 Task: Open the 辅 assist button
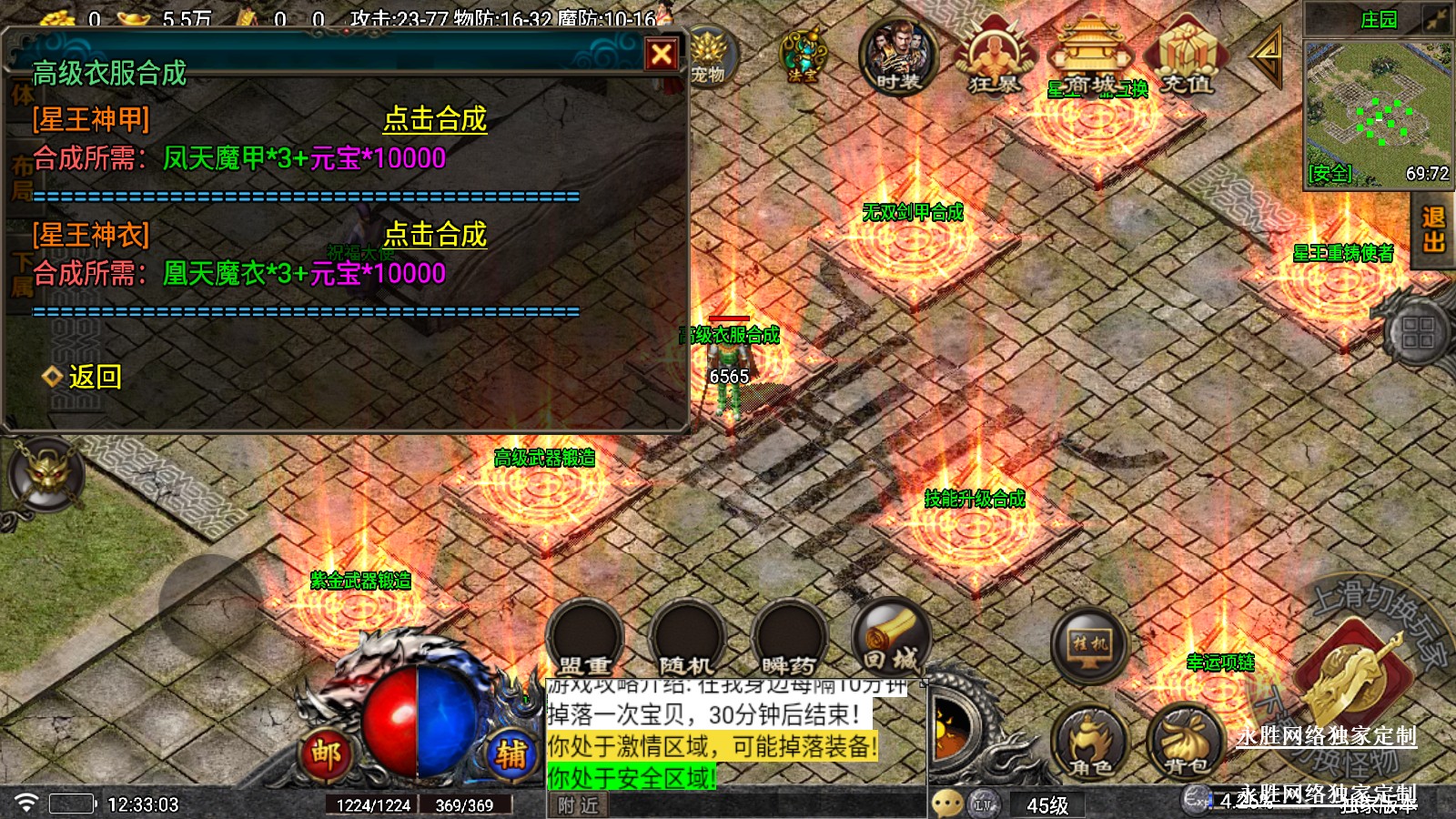pos(511,753)
